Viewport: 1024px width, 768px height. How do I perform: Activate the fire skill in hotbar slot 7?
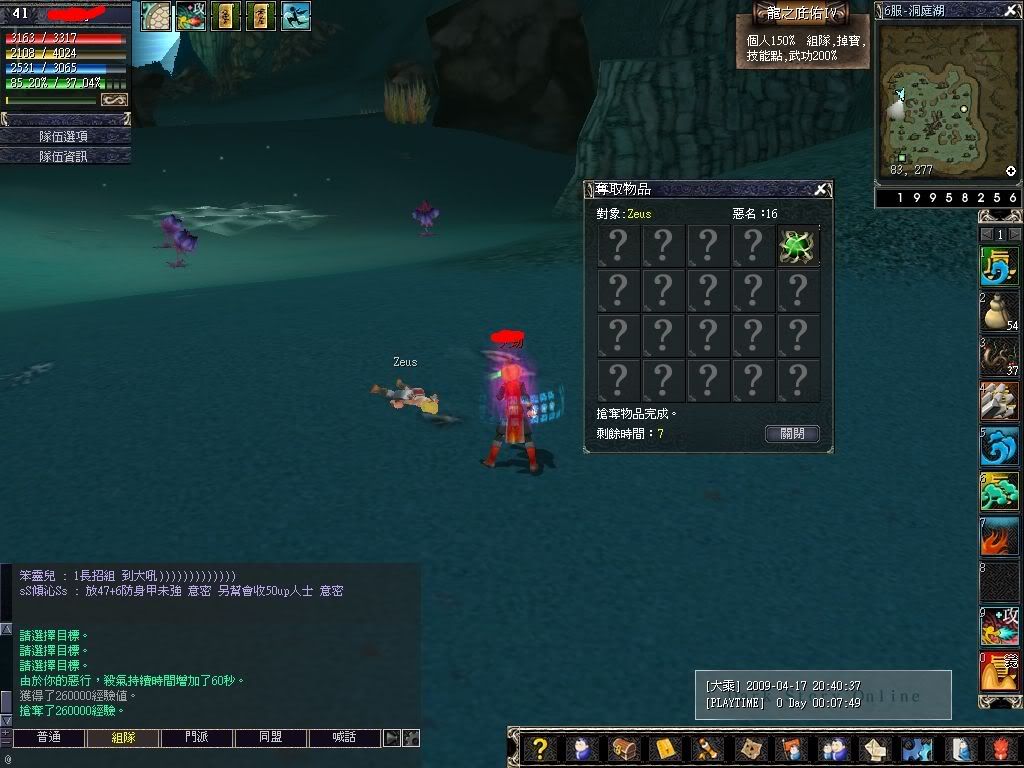(x=998, y=537)
